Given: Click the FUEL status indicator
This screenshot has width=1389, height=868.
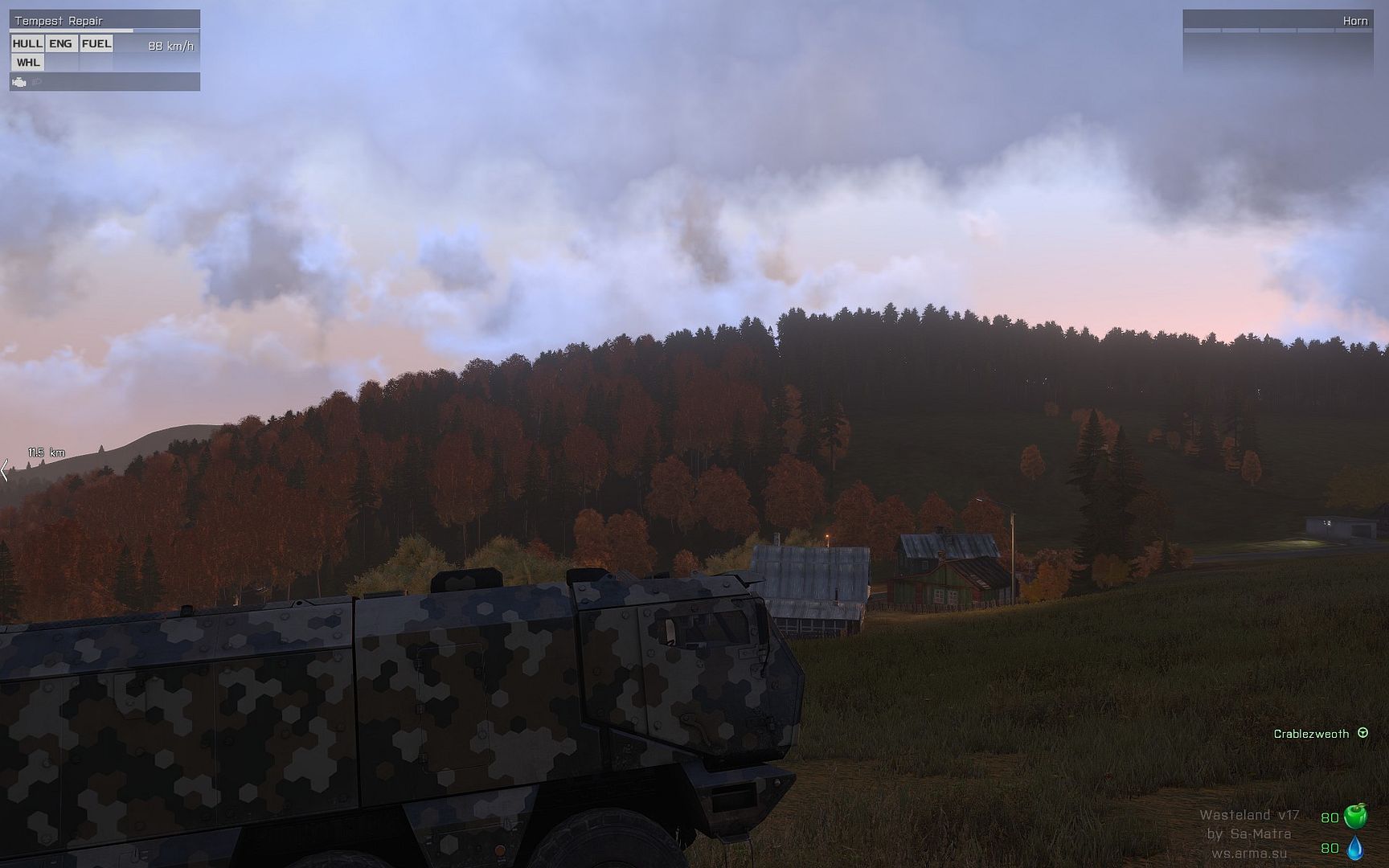Looking at the screenshot, I should 96,43.
